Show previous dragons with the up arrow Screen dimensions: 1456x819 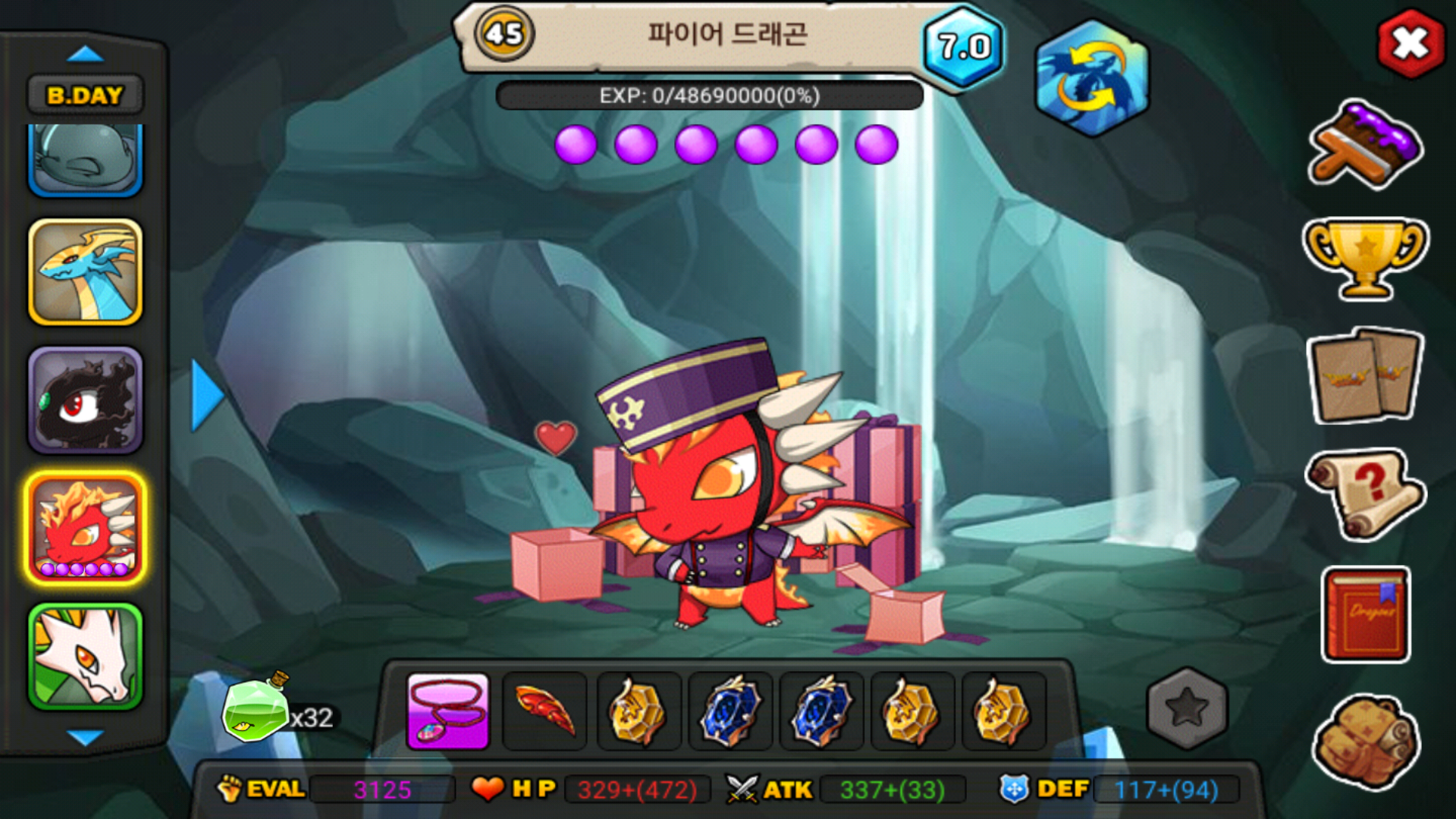point(85,55)
